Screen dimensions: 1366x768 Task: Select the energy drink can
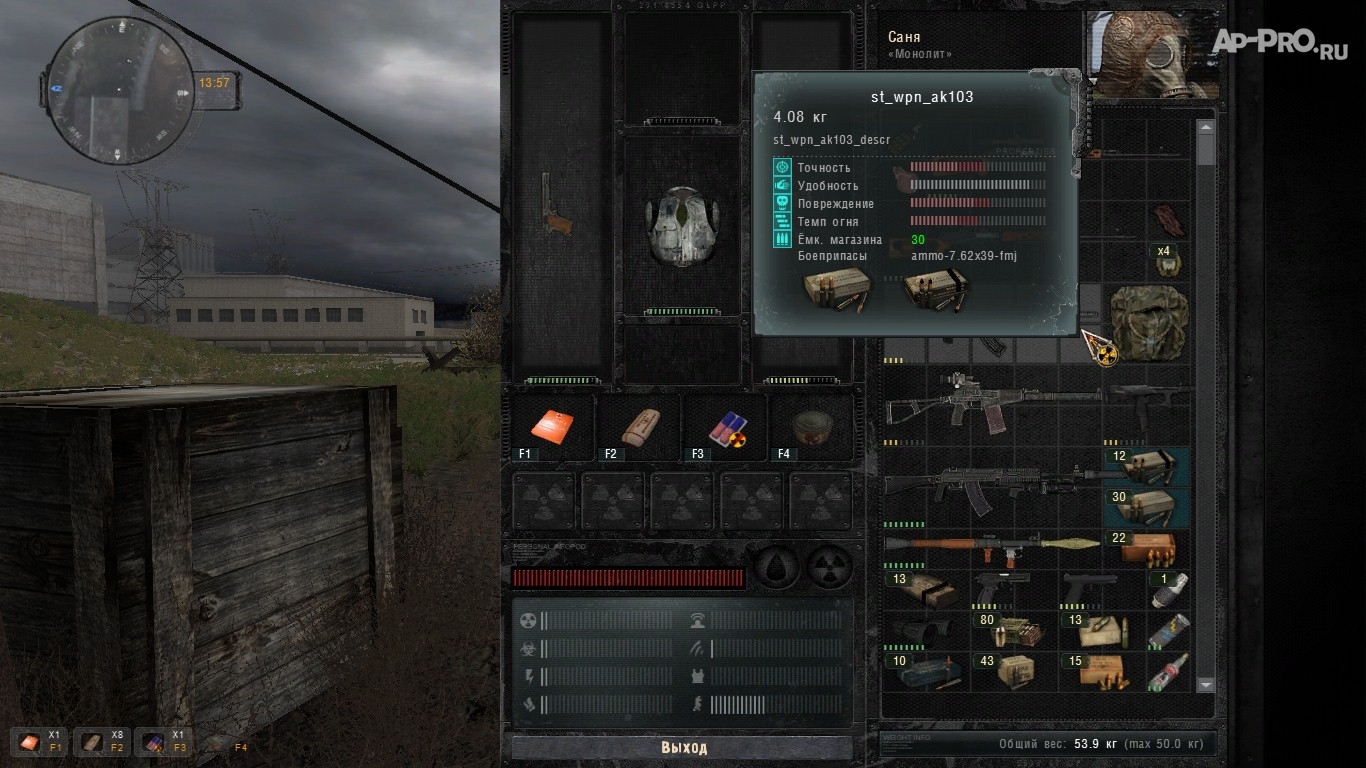point(1167,631)
